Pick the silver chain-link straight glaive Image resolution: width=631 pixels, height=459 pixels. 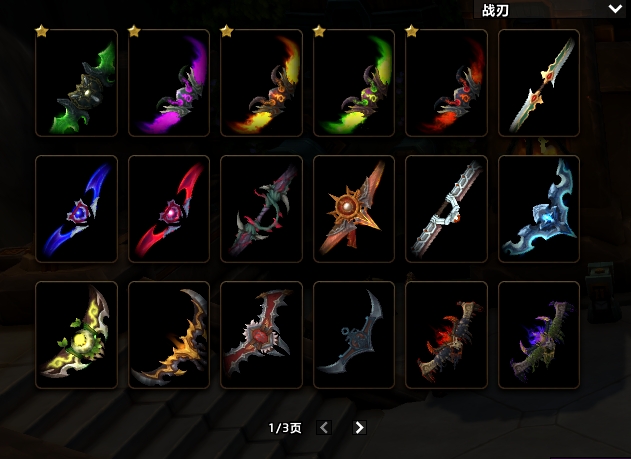446,209
